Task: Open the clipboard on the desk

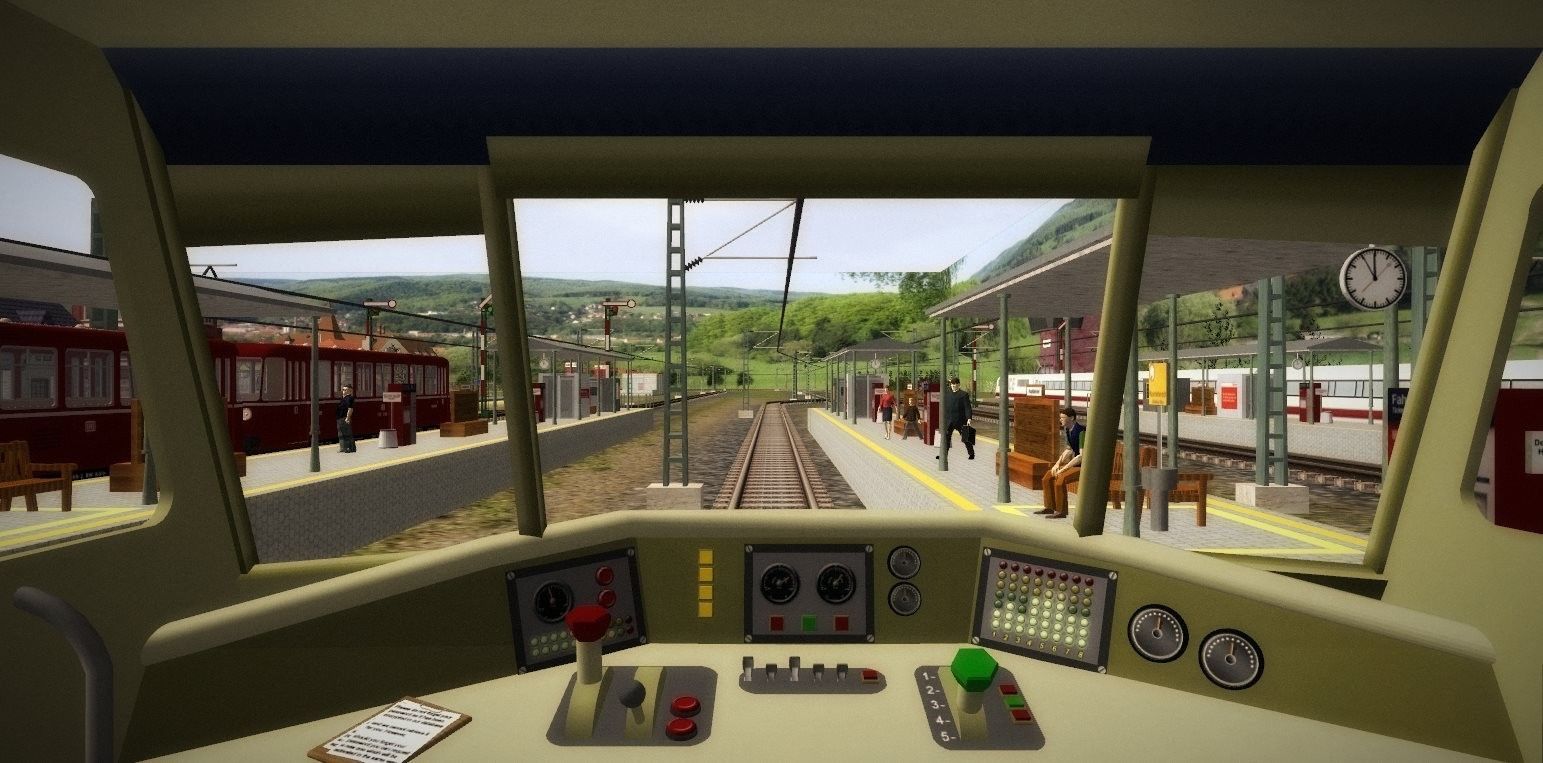Action: click(390, 731)
